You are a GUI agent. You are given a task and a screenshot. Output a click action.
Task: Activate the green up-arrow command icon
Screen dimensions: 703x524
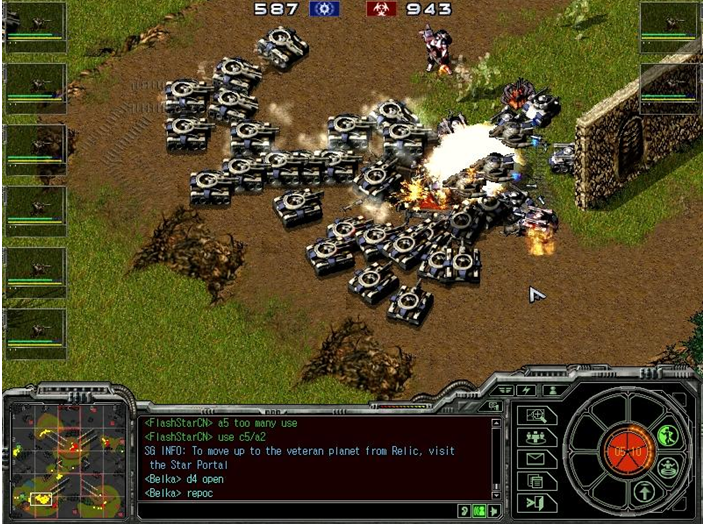tap(644, 491)
